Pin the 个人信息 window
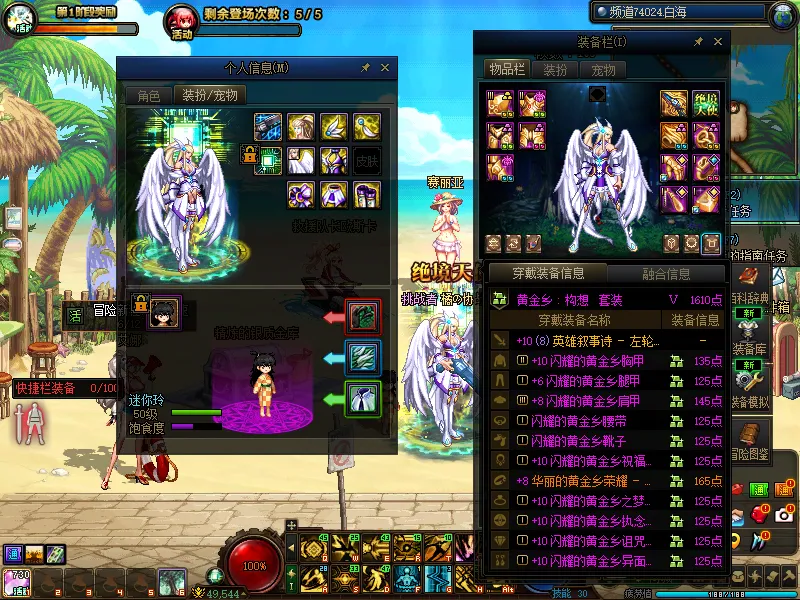The width and height of the screenshot is (800, 600). click(x=365, y=68)
